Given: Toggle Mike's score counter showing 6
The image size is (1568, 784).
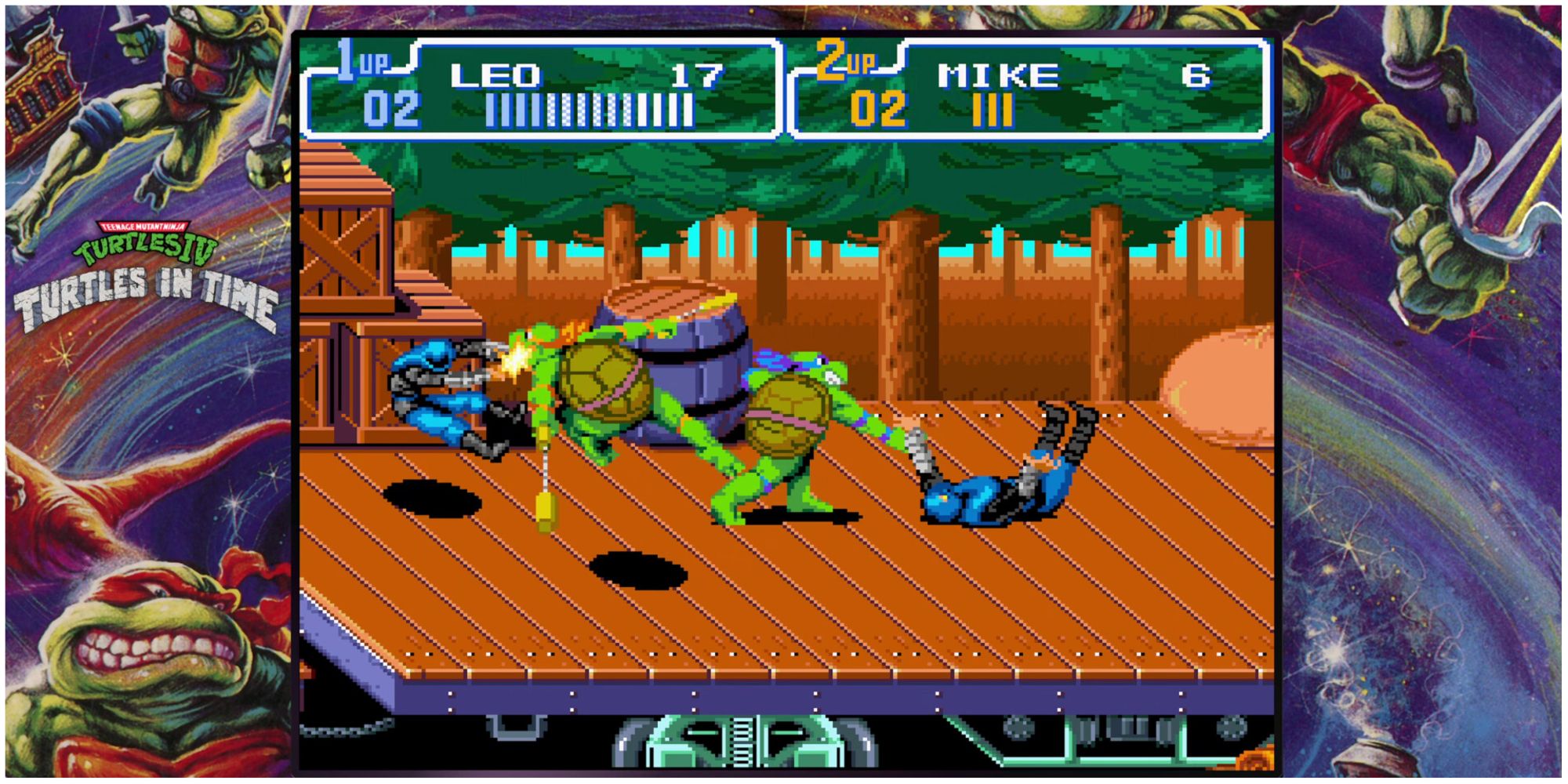Looking at the screenshot, I should pos(1192,74).
